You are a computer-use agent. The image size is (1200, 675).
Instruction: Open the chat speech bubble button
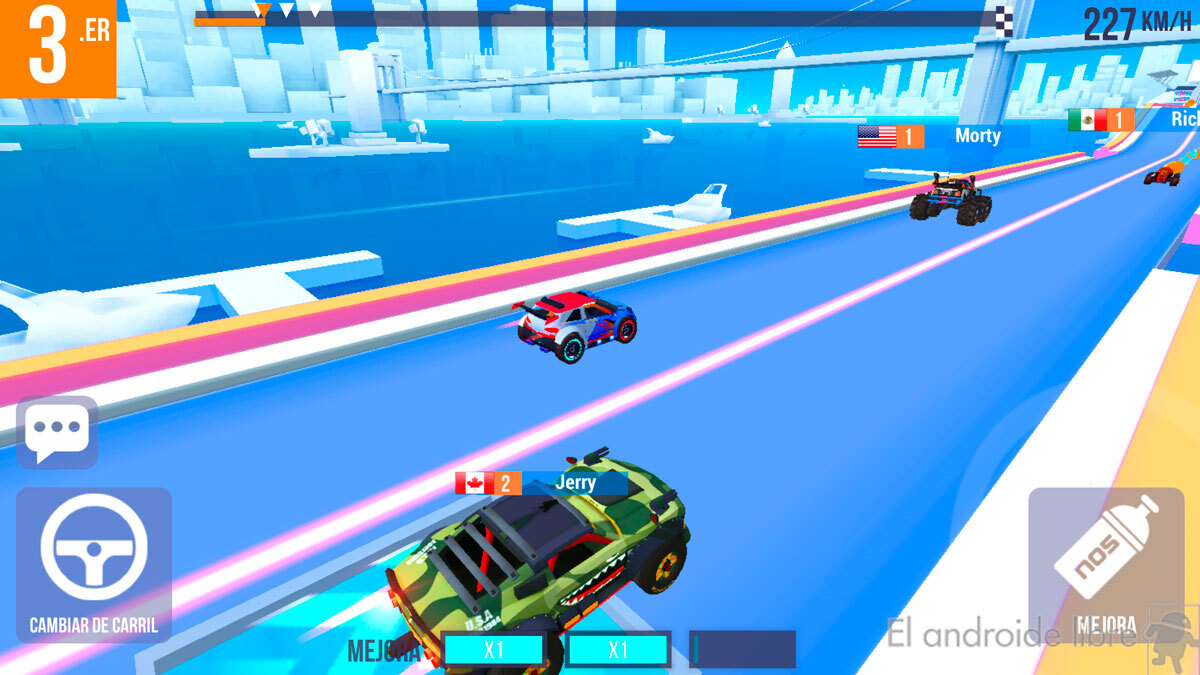58,433
